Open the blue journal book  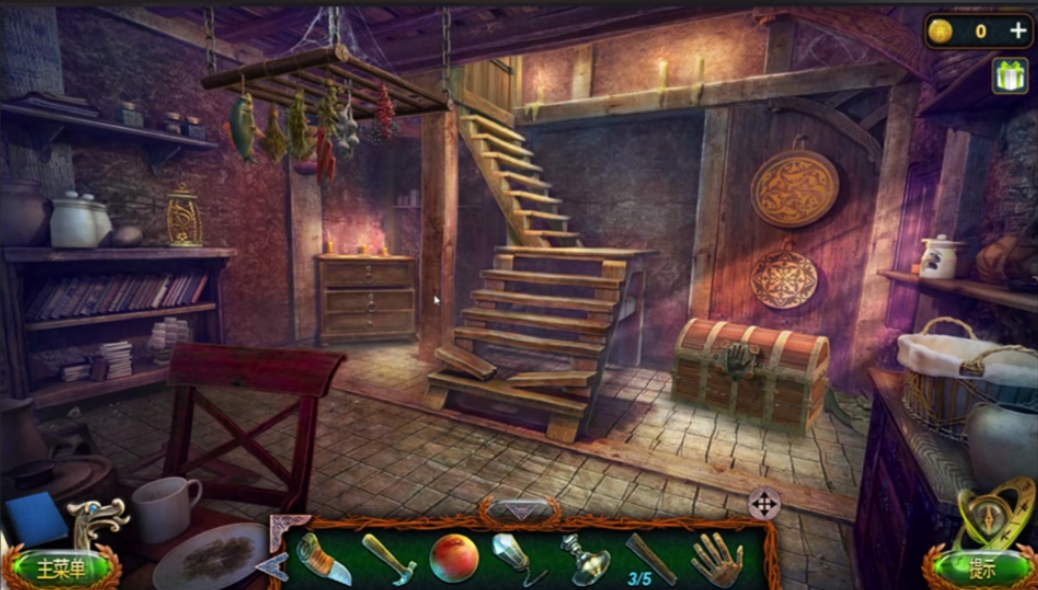tap(36, 518)
